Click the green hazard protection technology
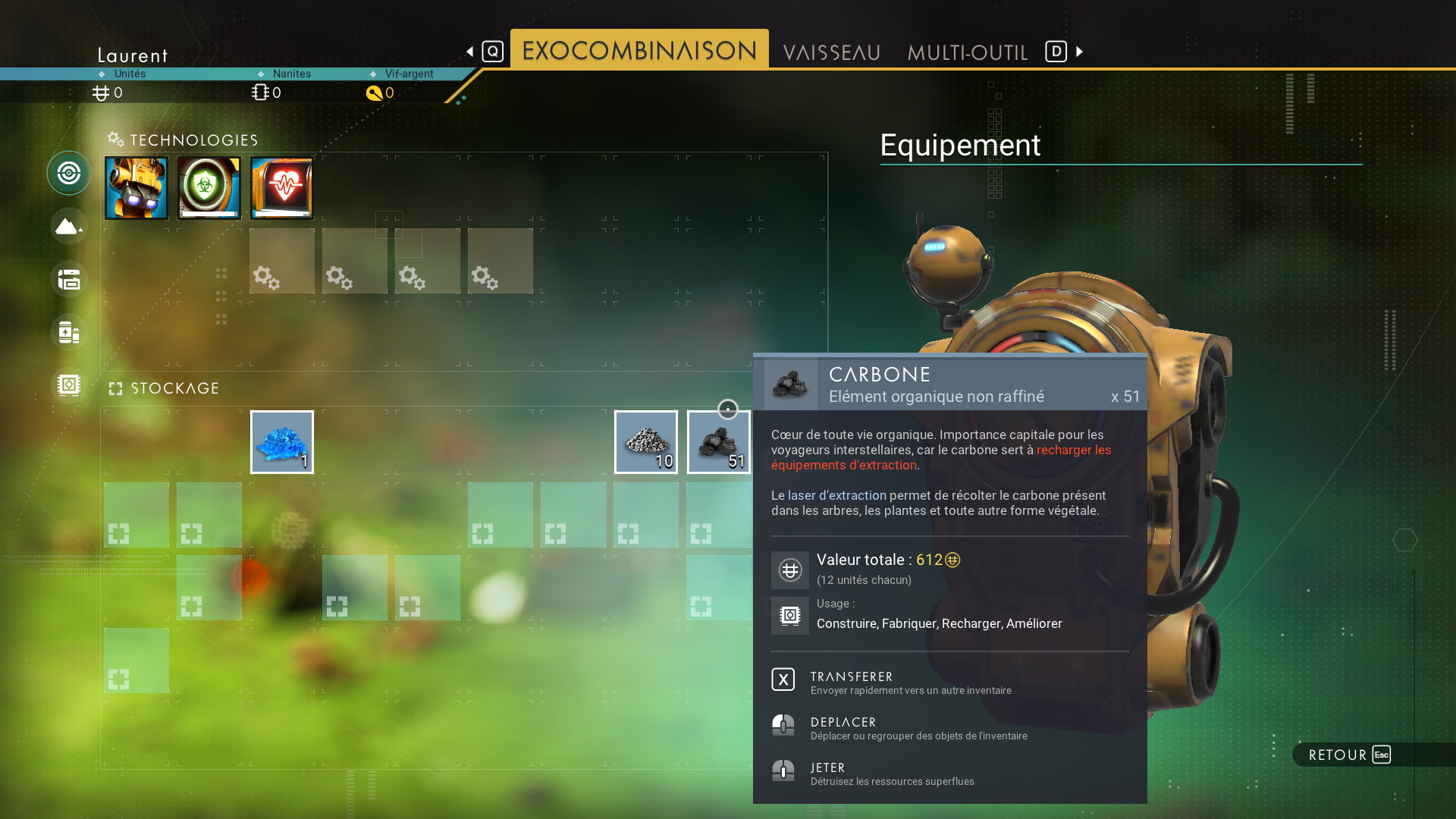This screenshot has width=1456, height=819. (209, 188)
